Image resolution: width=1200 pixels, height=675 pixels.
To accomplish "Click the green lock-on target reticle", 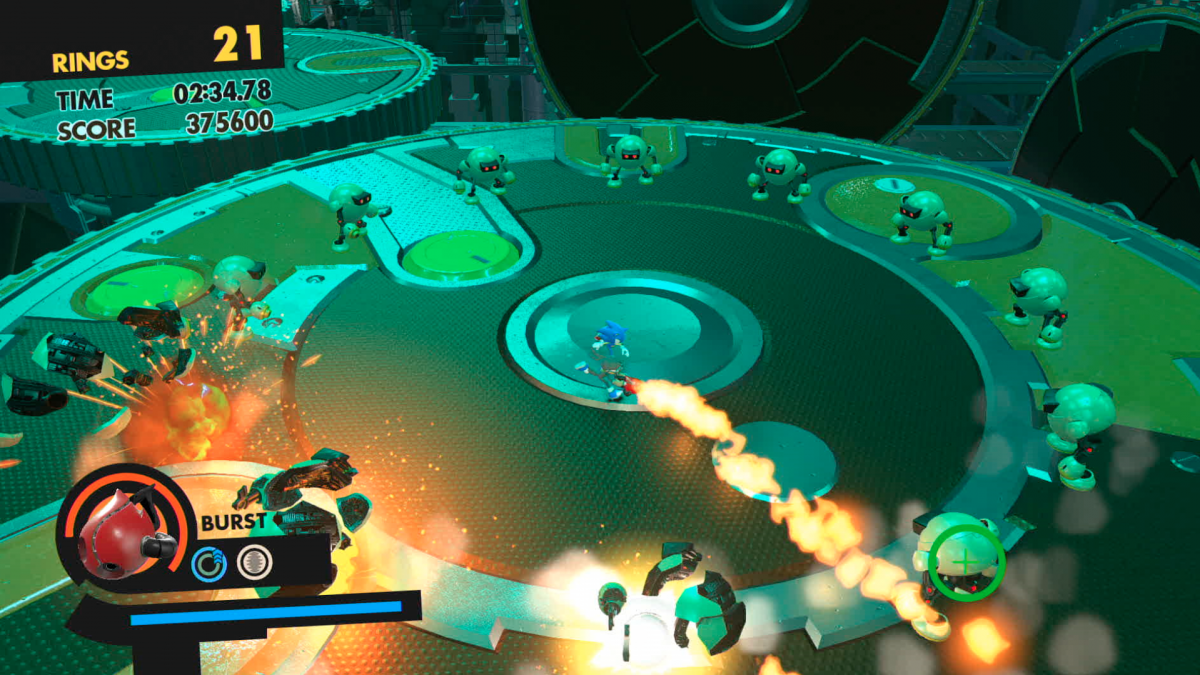I will (965, 563).
